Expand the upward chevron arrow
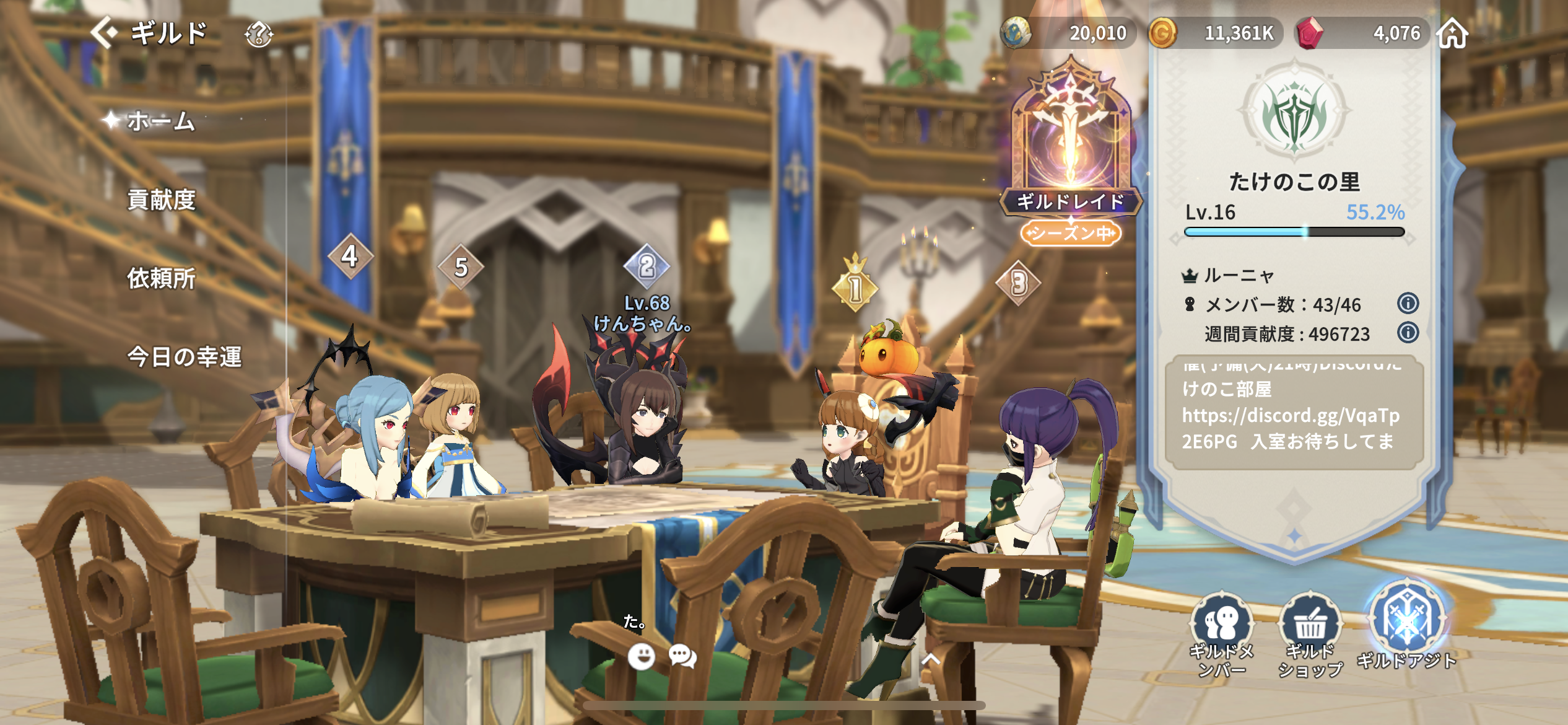The image size is (1568, 725). point(930,659)
